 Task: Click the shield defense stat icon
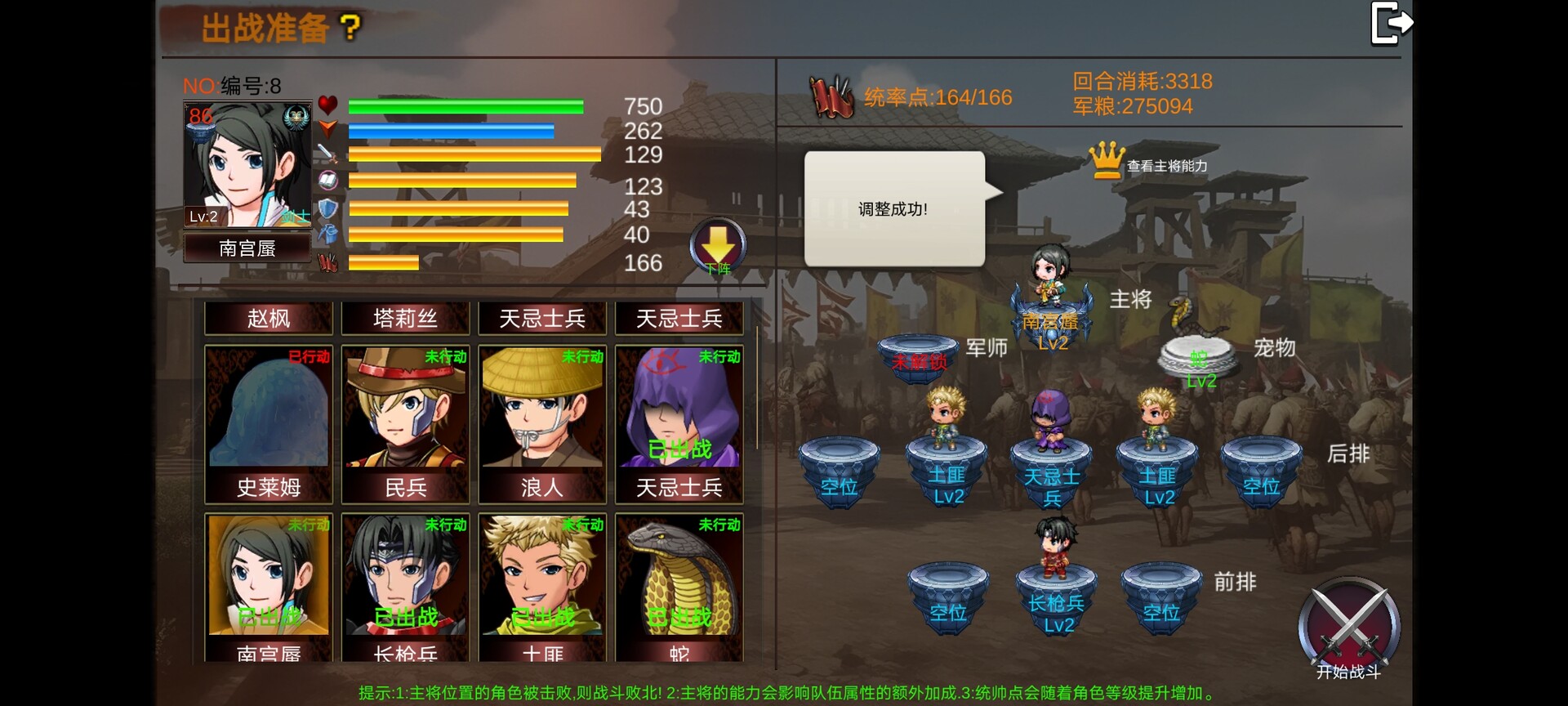(327, 208)
